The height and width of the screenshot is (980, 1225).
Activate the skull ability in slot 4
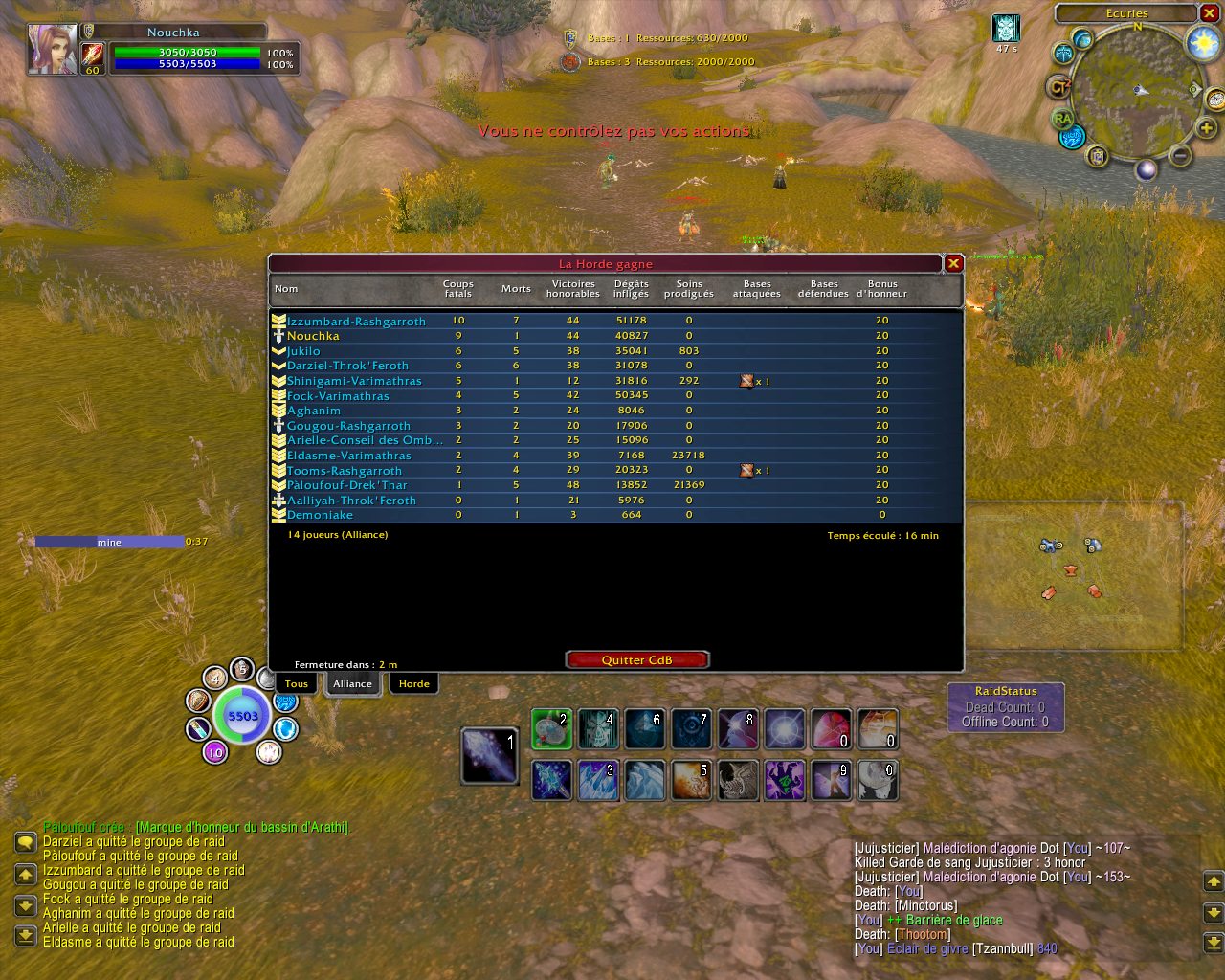(x=598, y=729)
